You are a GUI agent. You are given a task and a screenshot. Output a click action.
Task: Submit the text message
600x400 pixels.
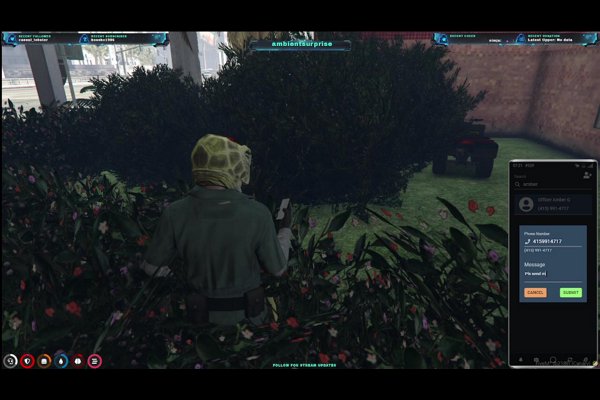point(570,292)
